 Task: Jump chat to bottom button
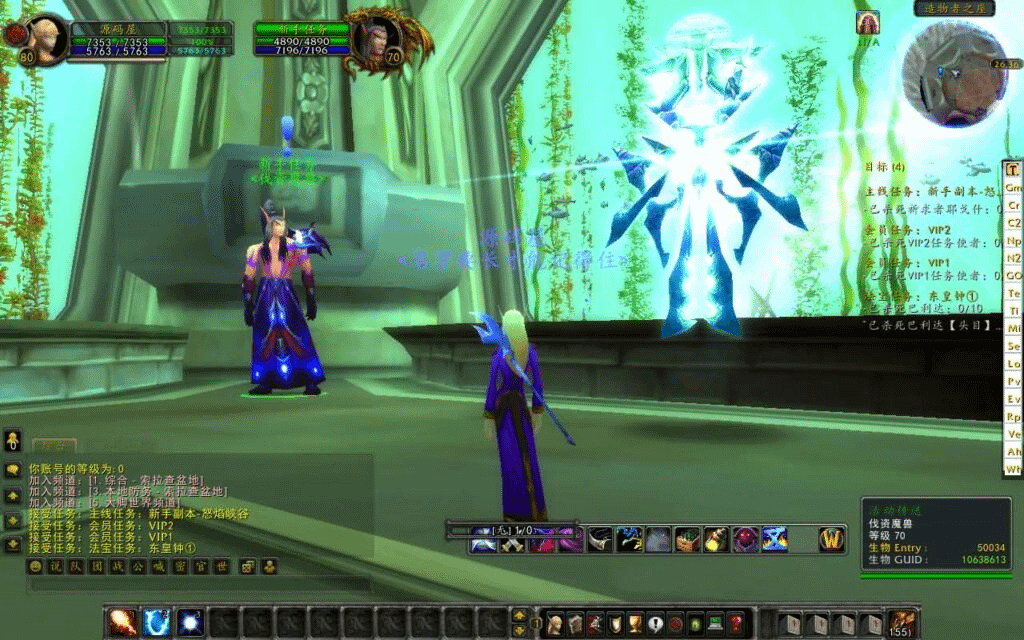coord(13,545)
